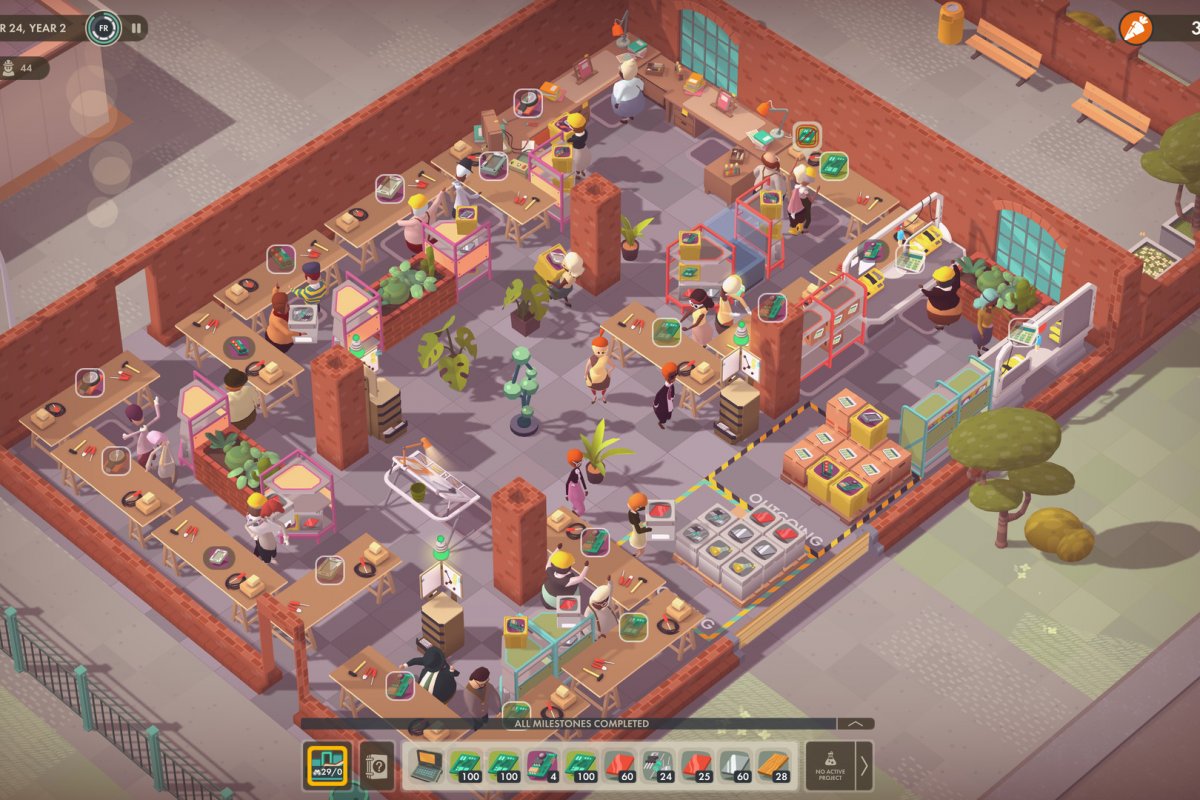The width and height of the screenshot is (1200, 800).
Task: Open the help guide book button
Action: 377,766
